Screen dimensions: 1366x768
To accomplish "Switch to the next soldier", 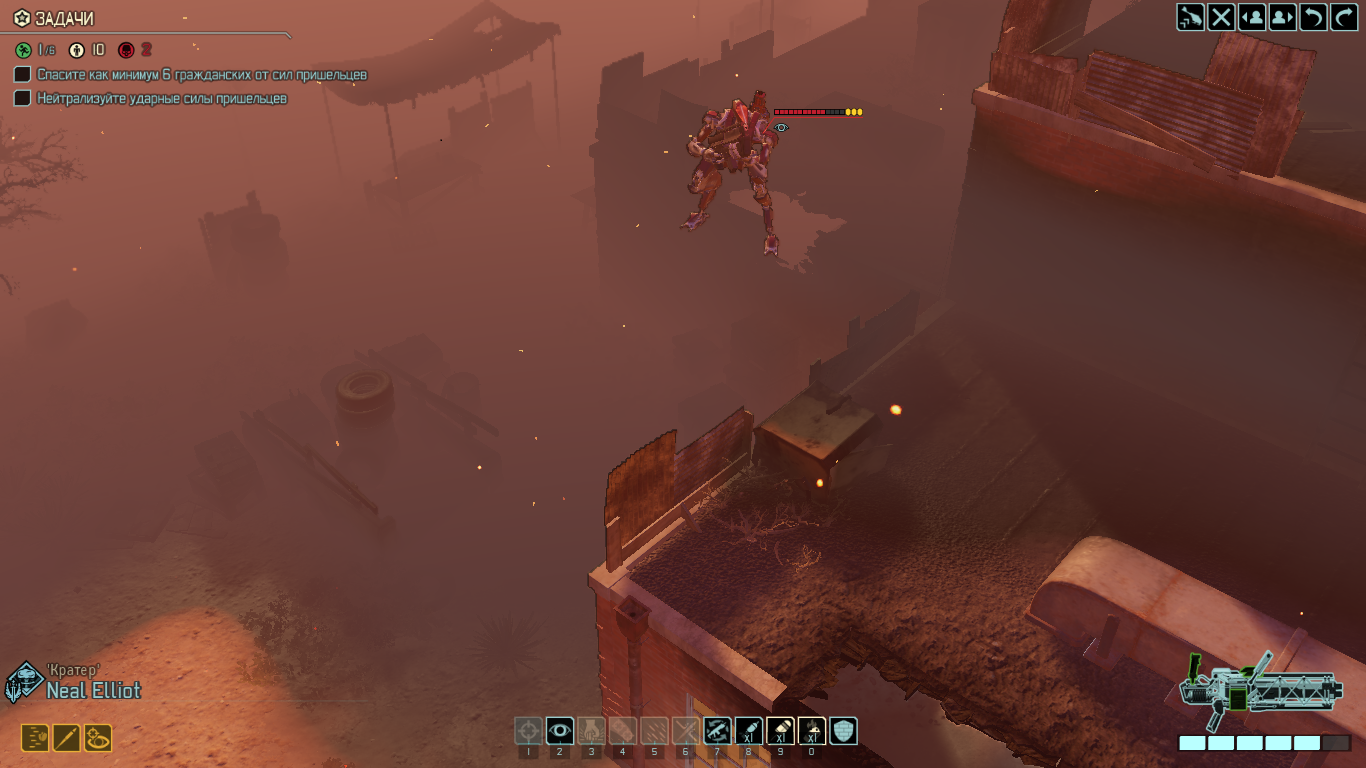I will pos(1283,17).
